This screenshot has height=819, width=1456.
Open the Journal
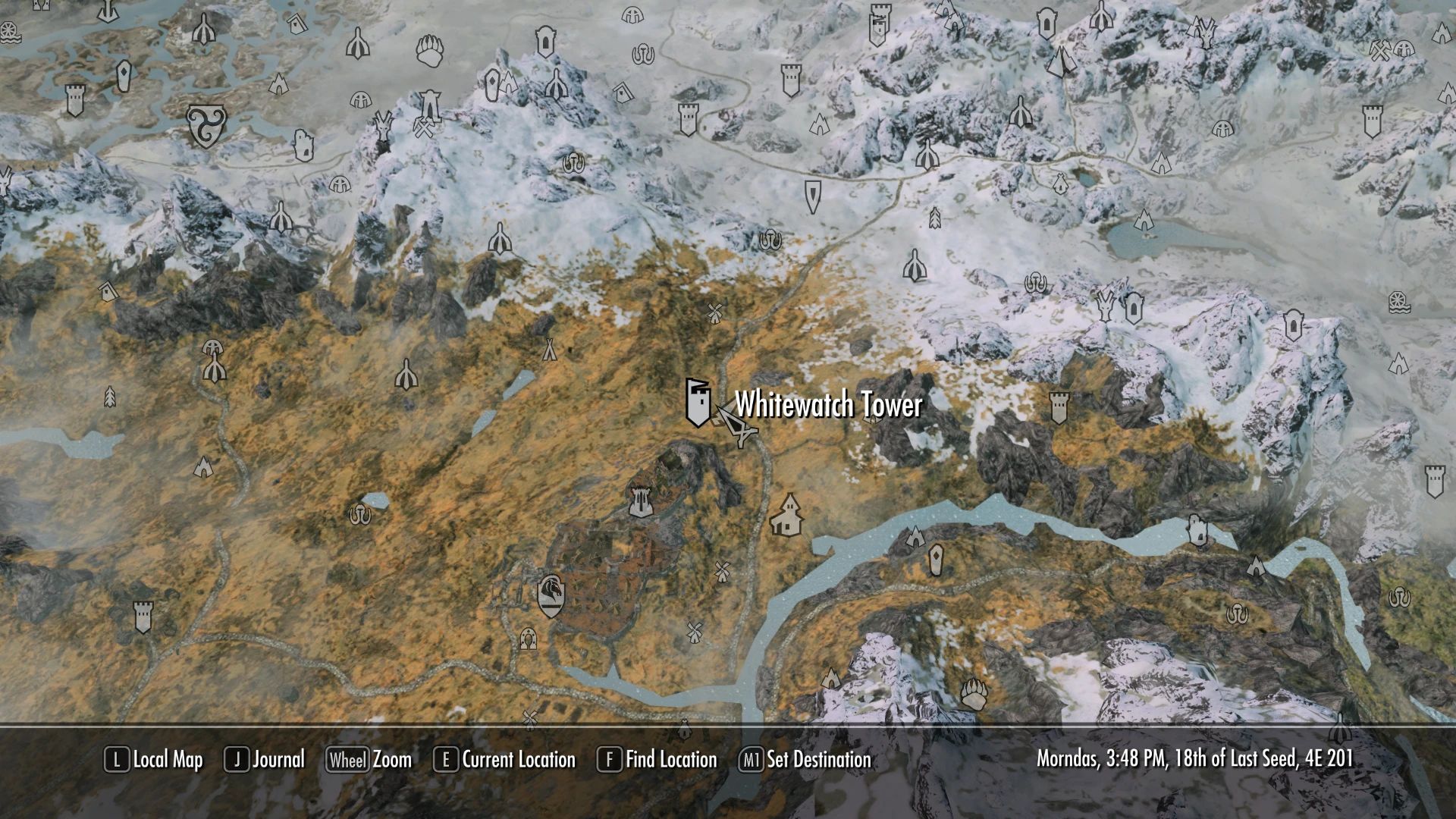coord(265,760)
